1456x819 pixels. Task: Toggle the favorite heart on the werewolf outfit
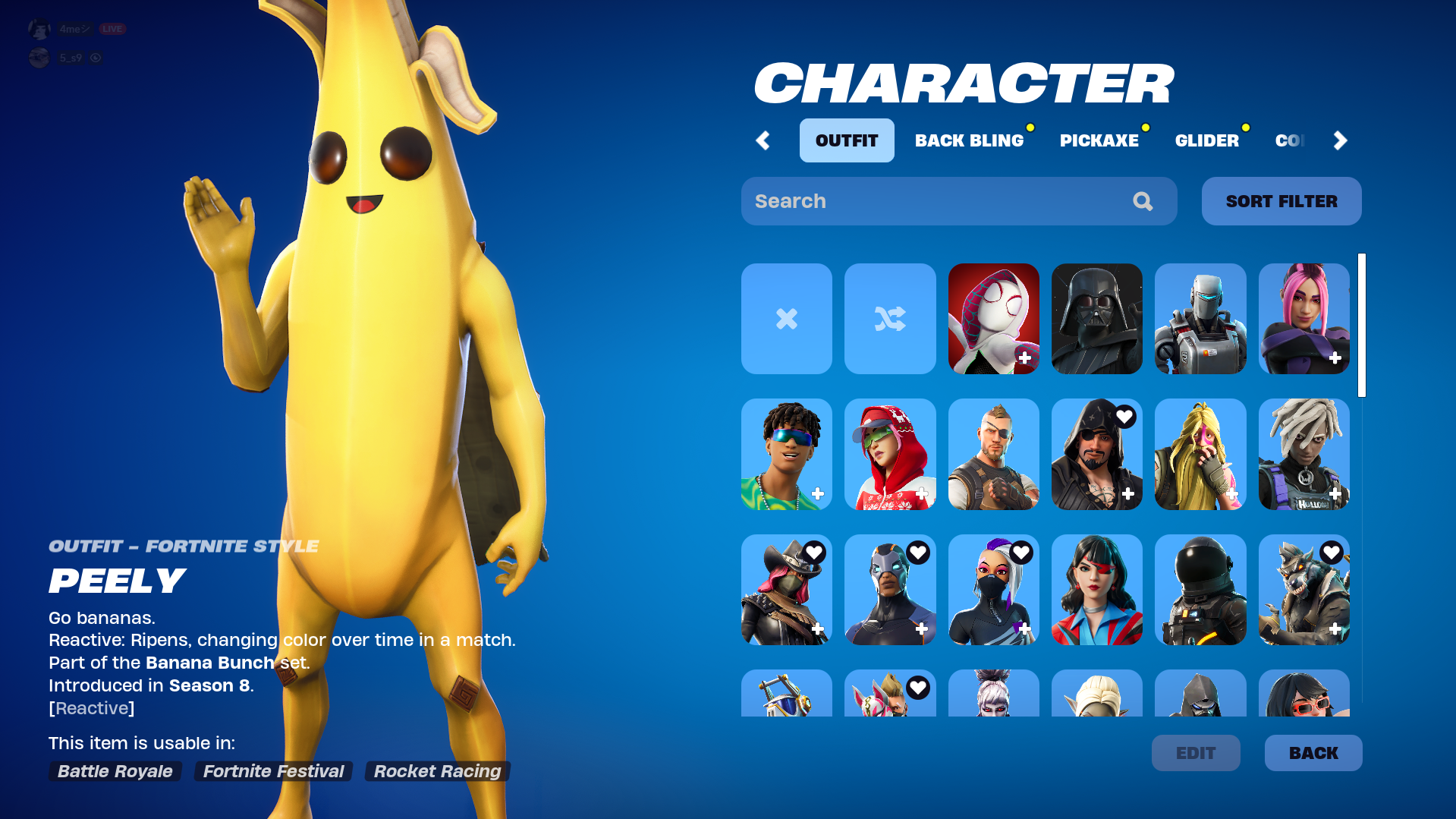point(1333,552)
